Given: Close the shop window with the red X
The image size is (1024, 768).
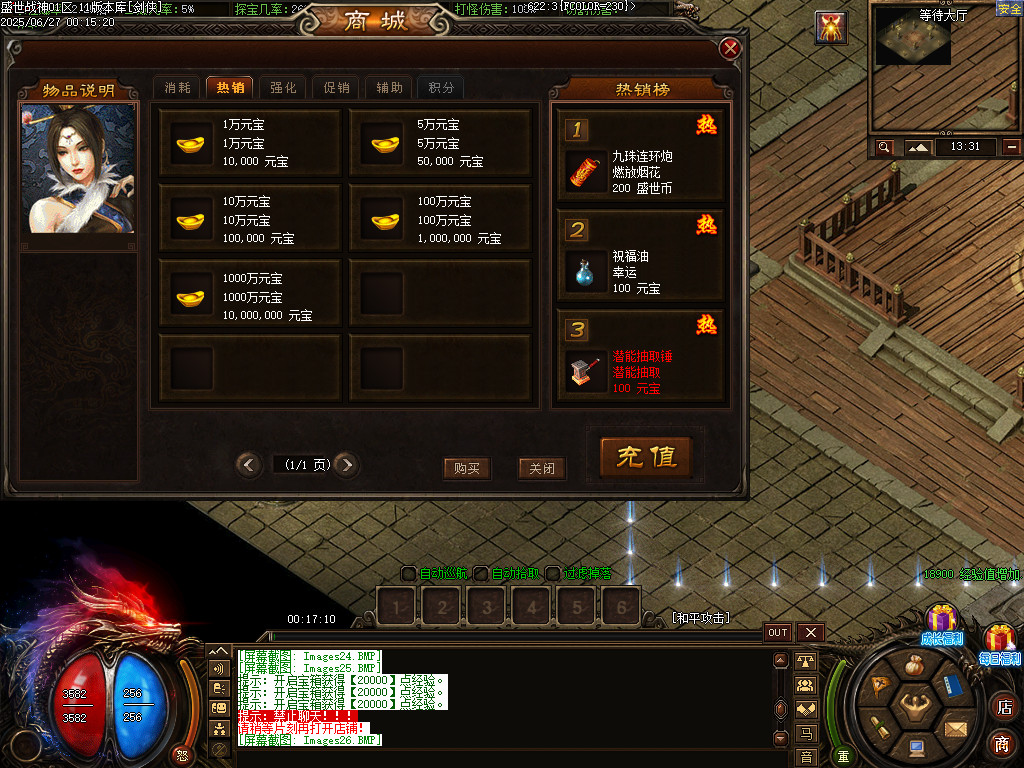Looking at the screenshot, I should 731,48.
